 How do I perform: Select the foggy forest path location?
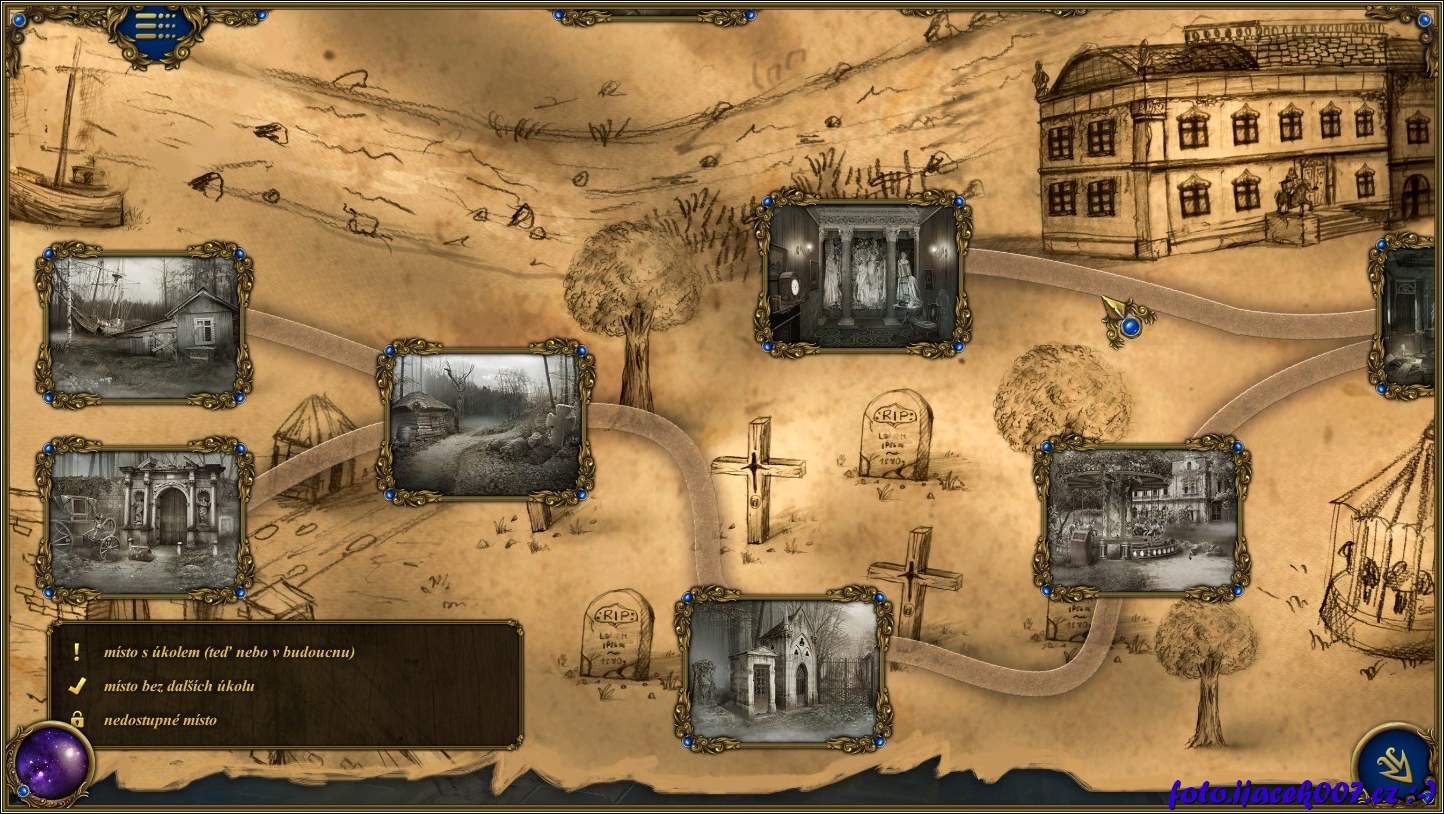(486, 423)
